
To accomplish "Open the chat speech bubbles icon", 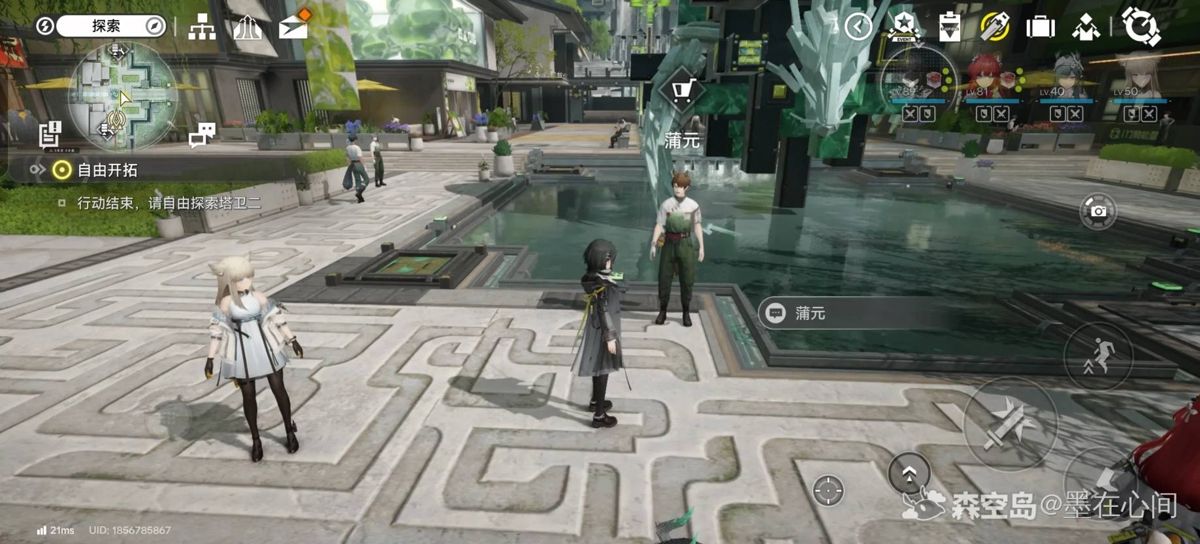I will [x=203, y=135].
